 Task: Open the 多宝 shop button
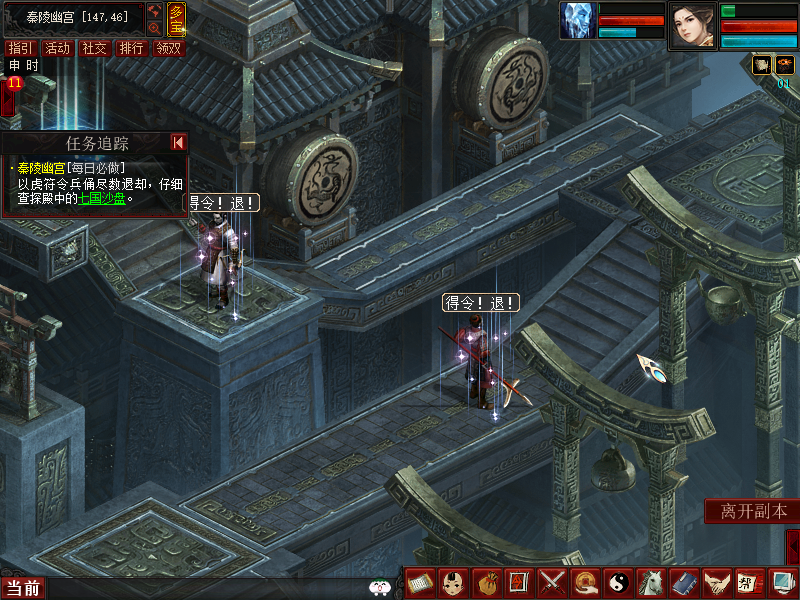[x=176, y=18]
